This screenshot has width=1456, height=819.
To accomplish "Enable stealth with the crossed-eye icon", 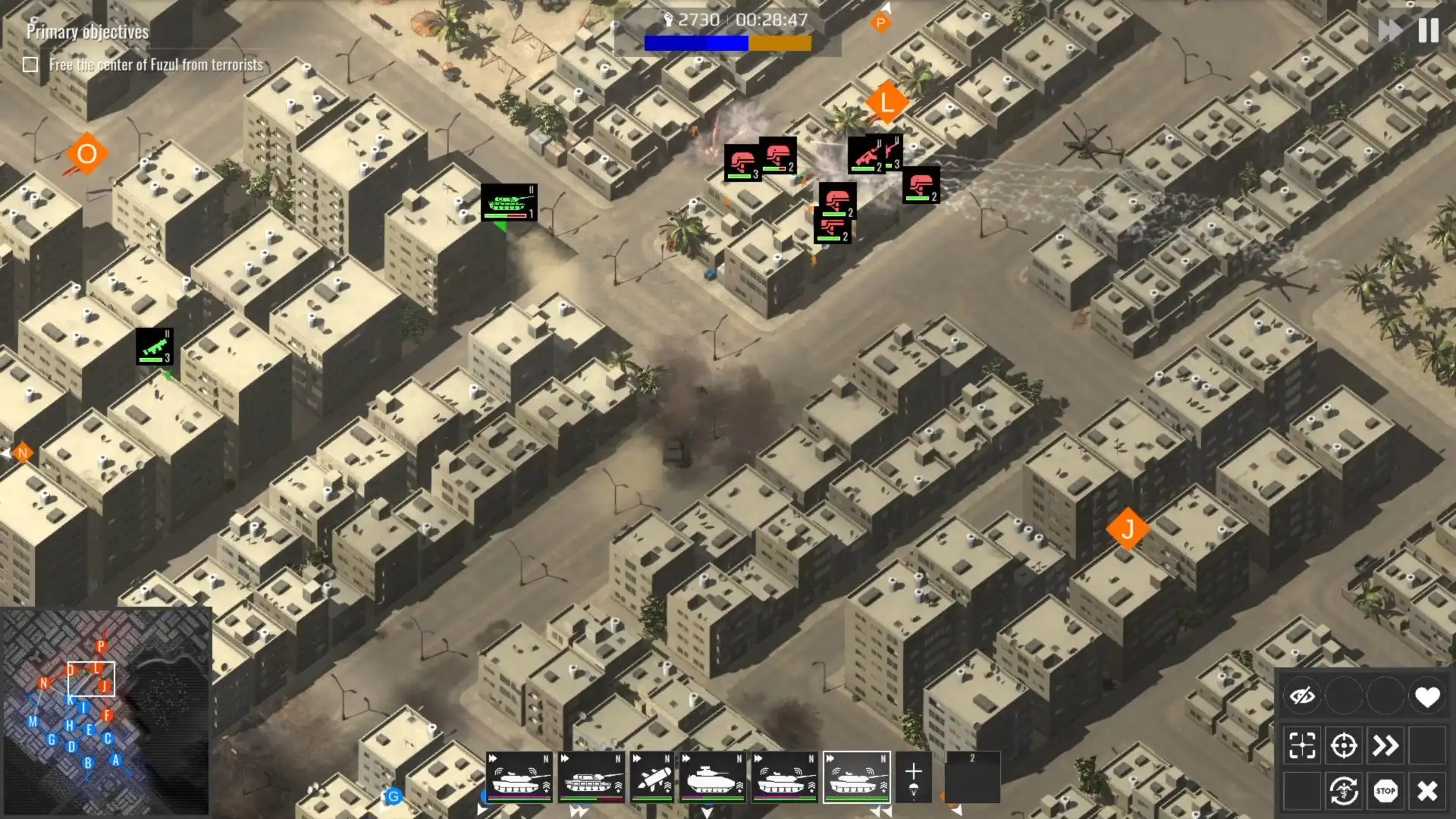I will coord(1303,696).
